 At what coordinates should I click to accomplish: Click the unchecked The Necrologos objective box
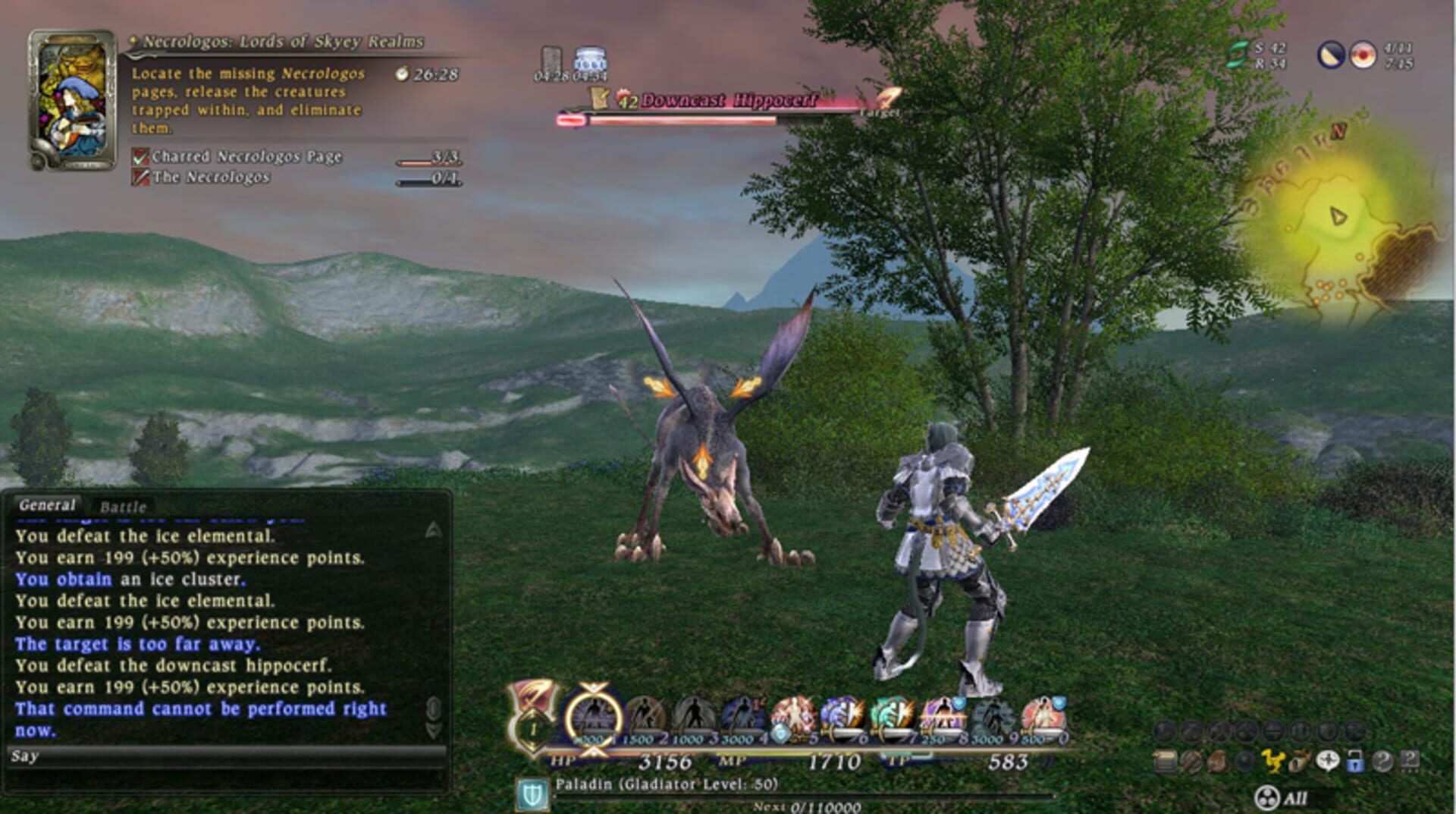coord(141,176)
